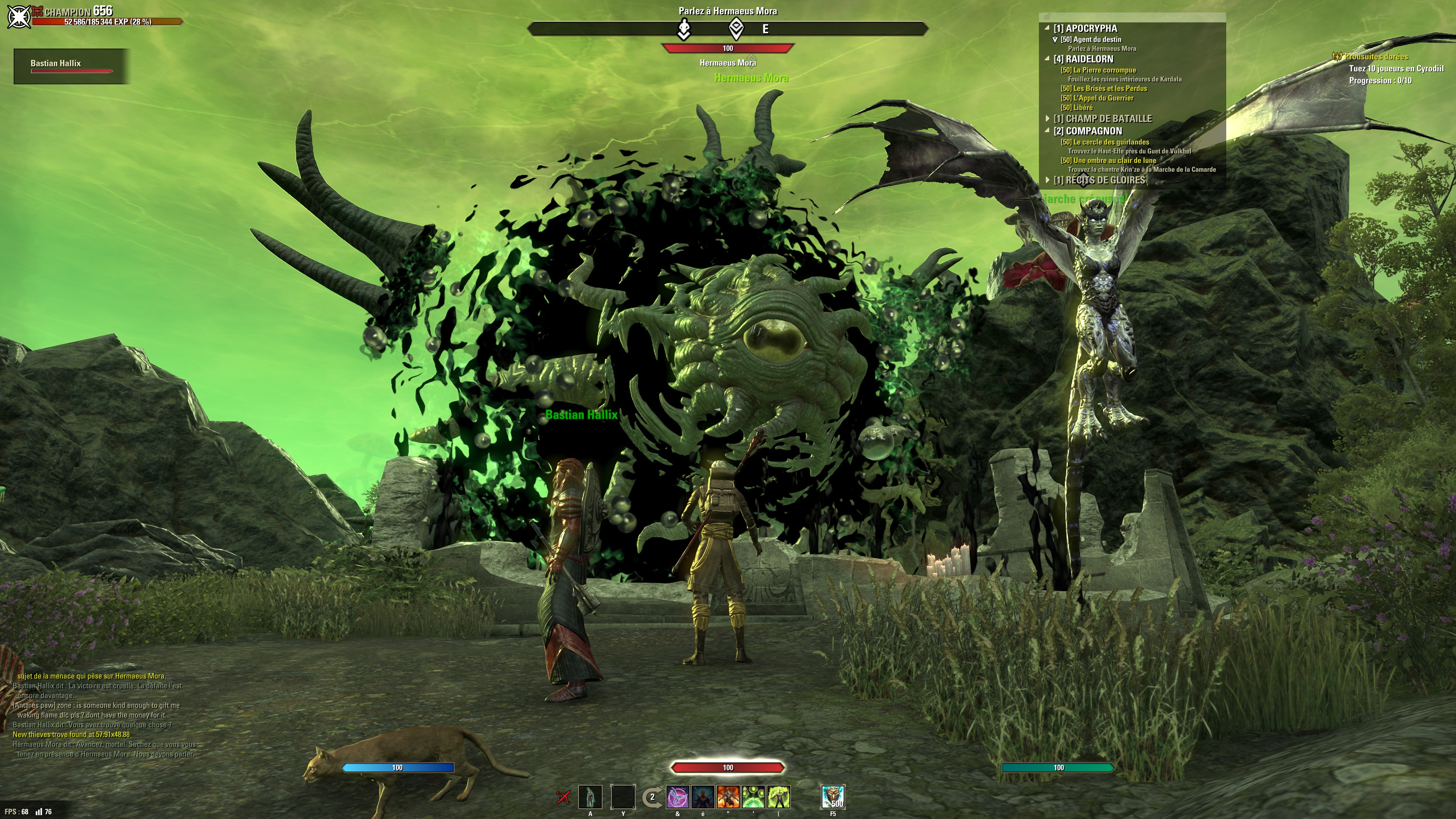Cast the fiery armored warrior ability
The image size is (1456, 819).
[x=728, y=797]
